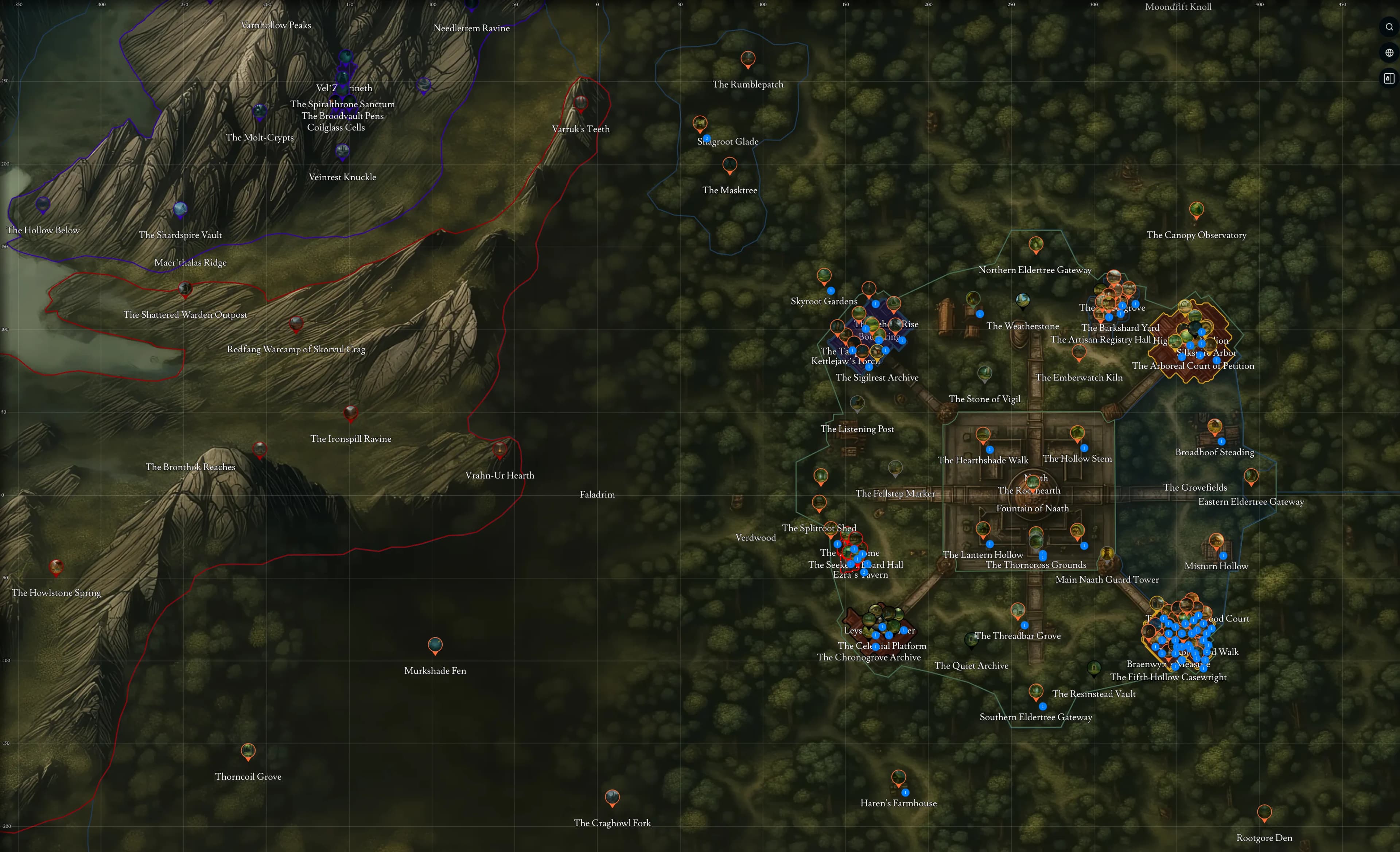Expand the cluster badge beside The Sigilrest Archive
Image resolution: width=1400 pixels, height=852 pixels.
coord(869,367)
